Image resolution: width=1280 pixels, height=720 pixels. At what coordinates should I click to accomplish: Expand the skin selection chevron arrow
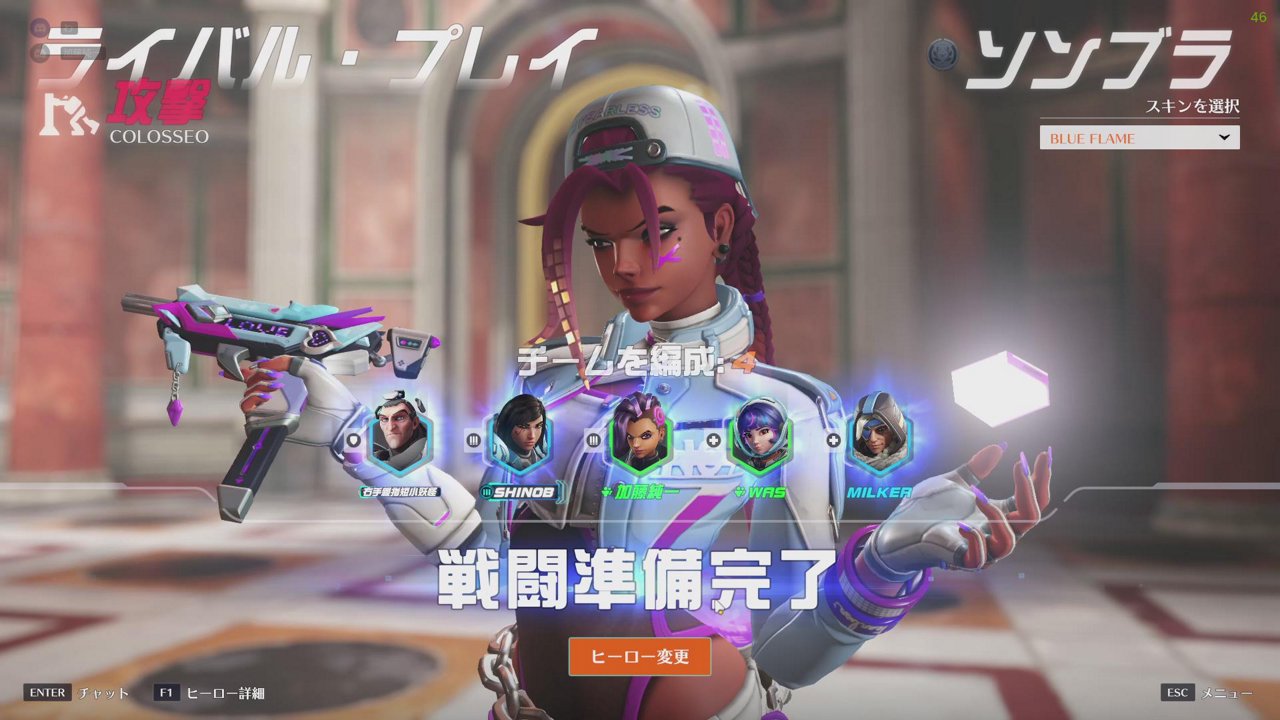(x=1224, y=138)
